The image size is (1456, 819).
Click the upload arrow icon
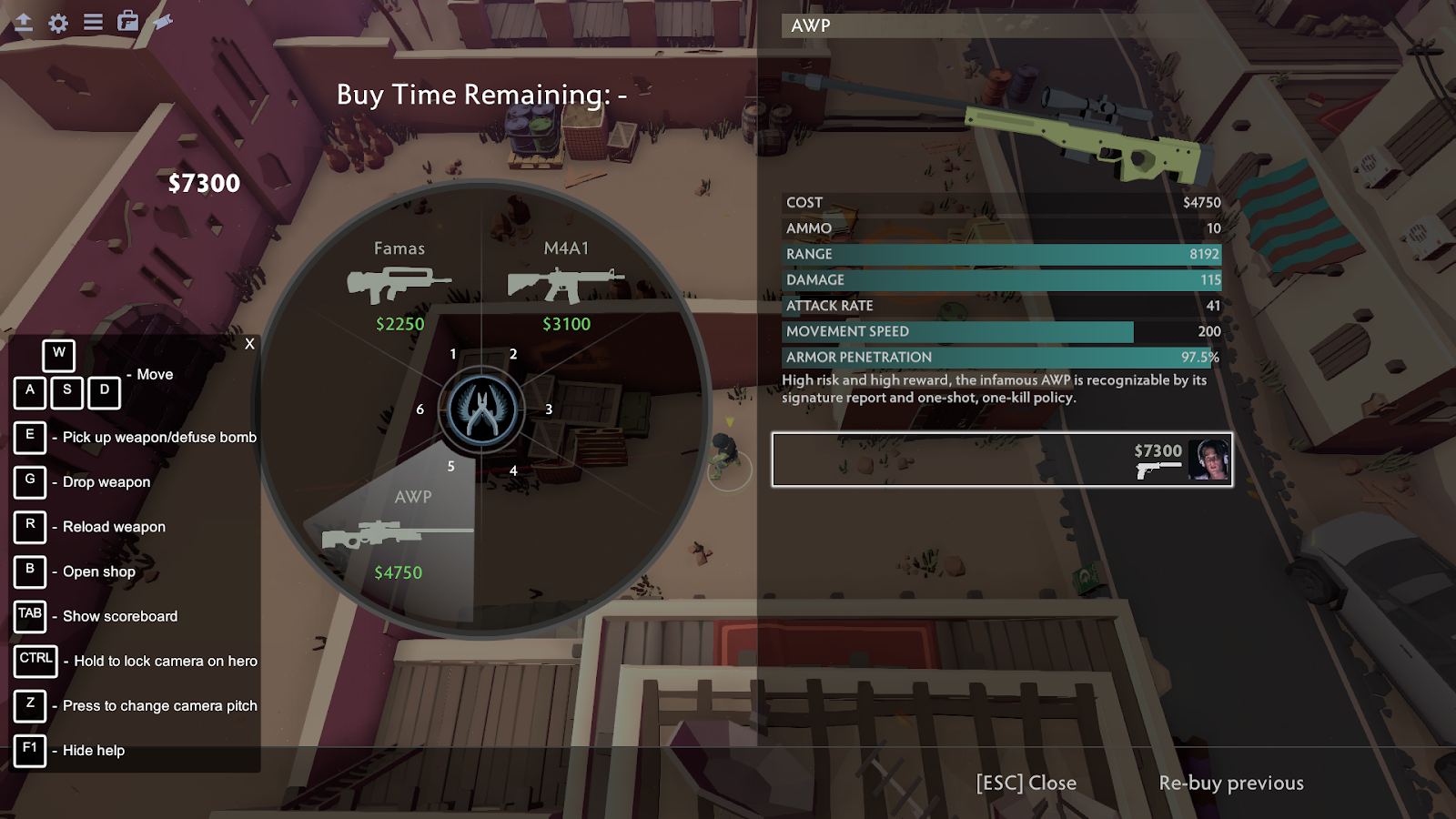[x=24, y=23]
